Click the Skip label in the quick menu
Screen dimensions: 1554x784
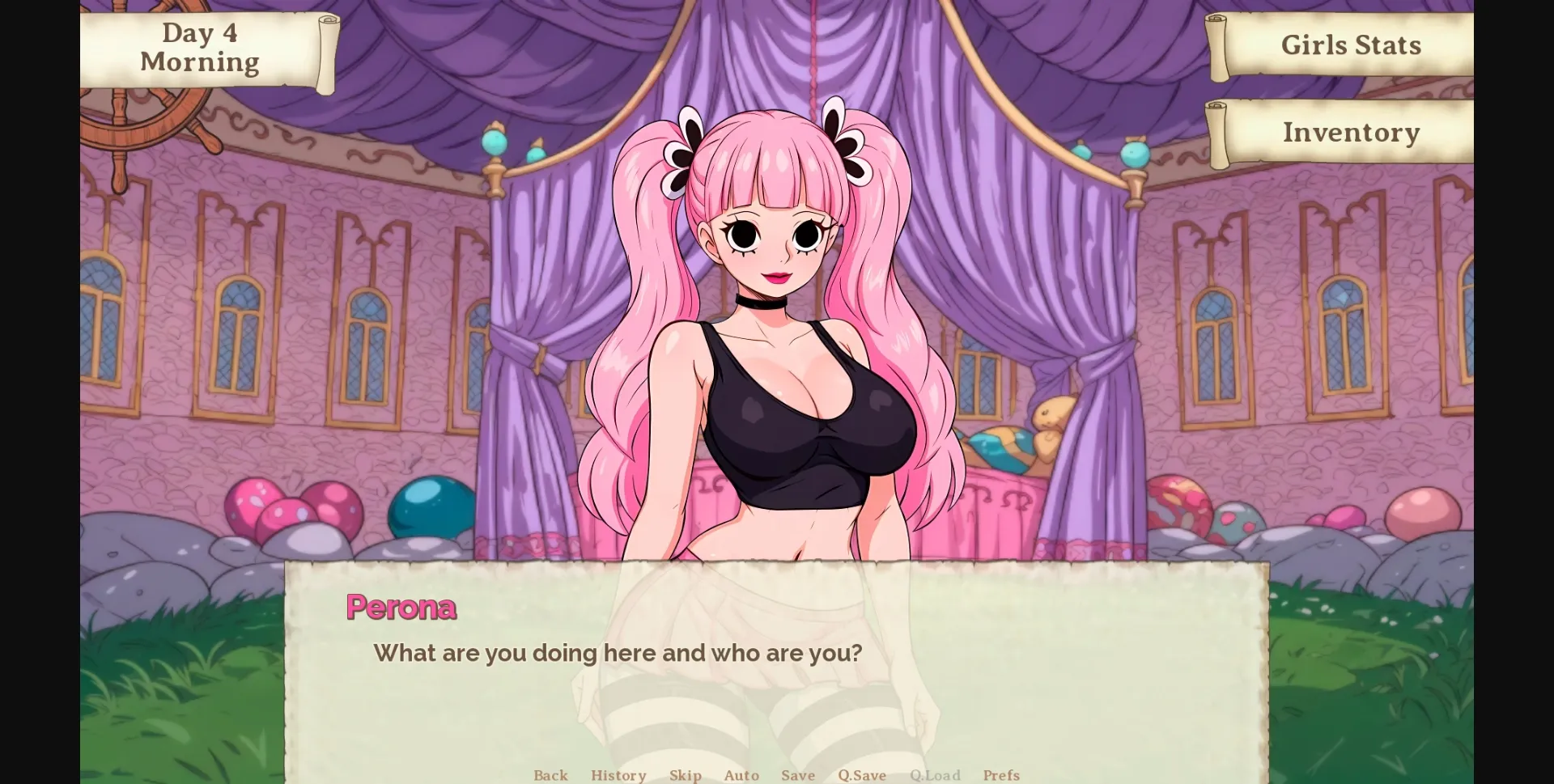click(x=686, y=775)
